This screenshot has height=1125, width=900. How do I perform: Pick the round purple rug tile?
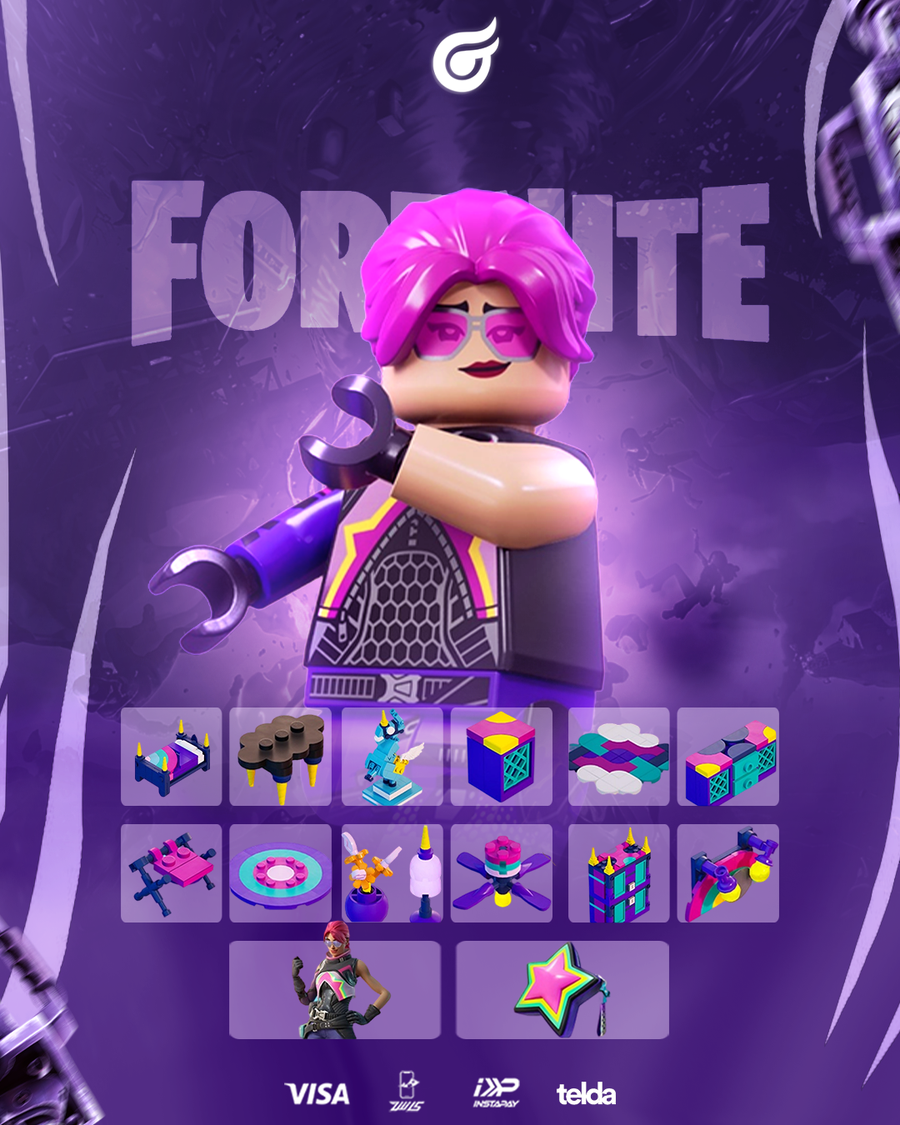(x=280, y=873)
